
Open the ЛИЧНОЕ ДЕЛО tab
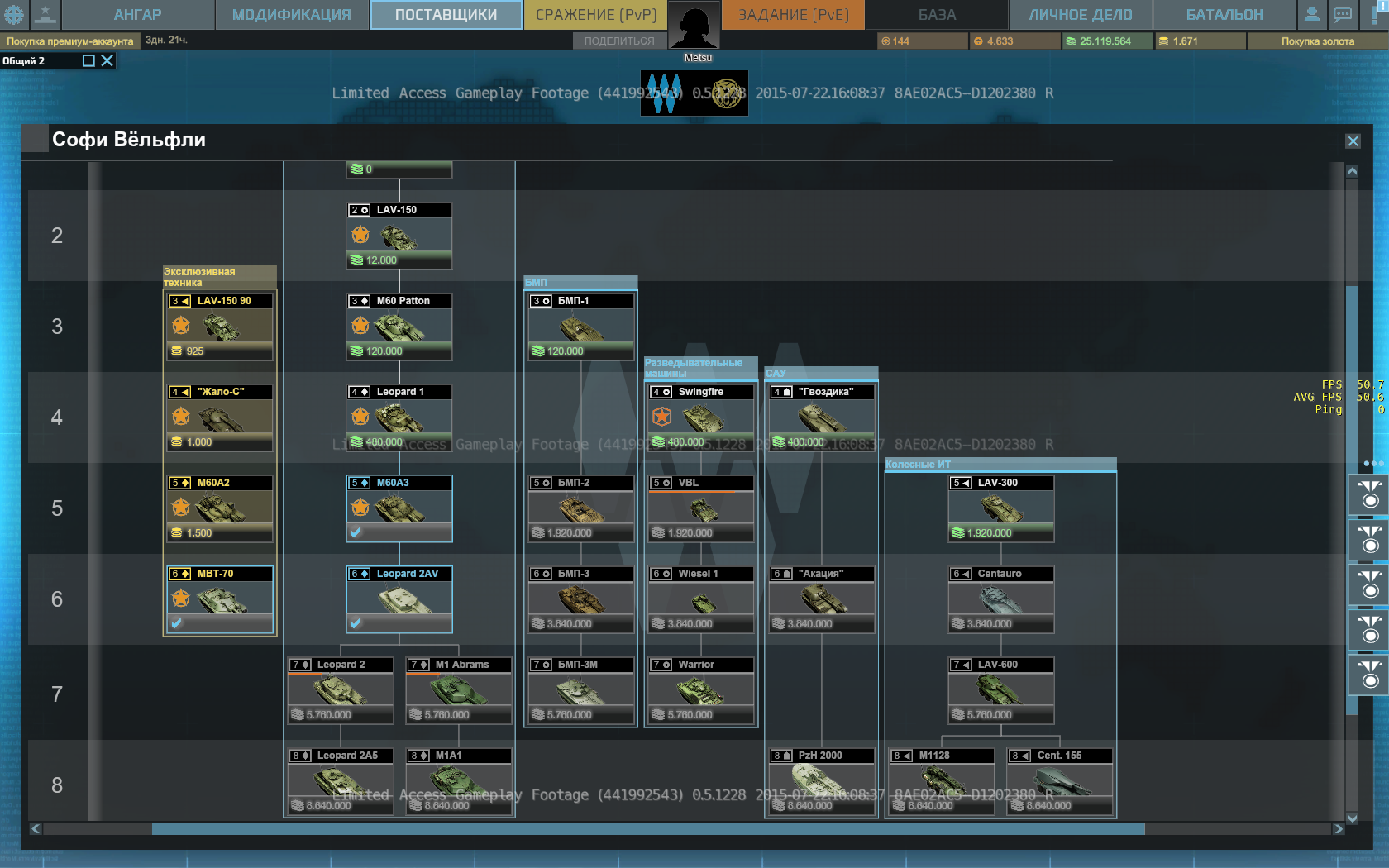click(1080, 15)
